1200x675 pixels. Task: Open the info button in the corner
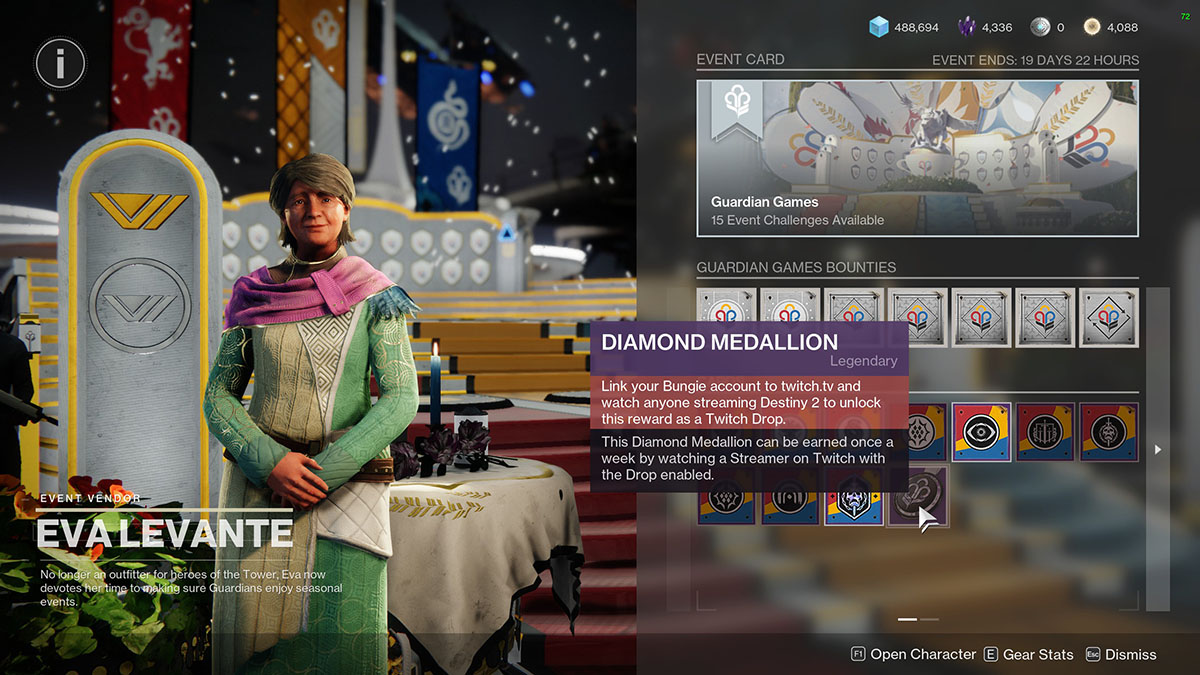pos(60,65)
